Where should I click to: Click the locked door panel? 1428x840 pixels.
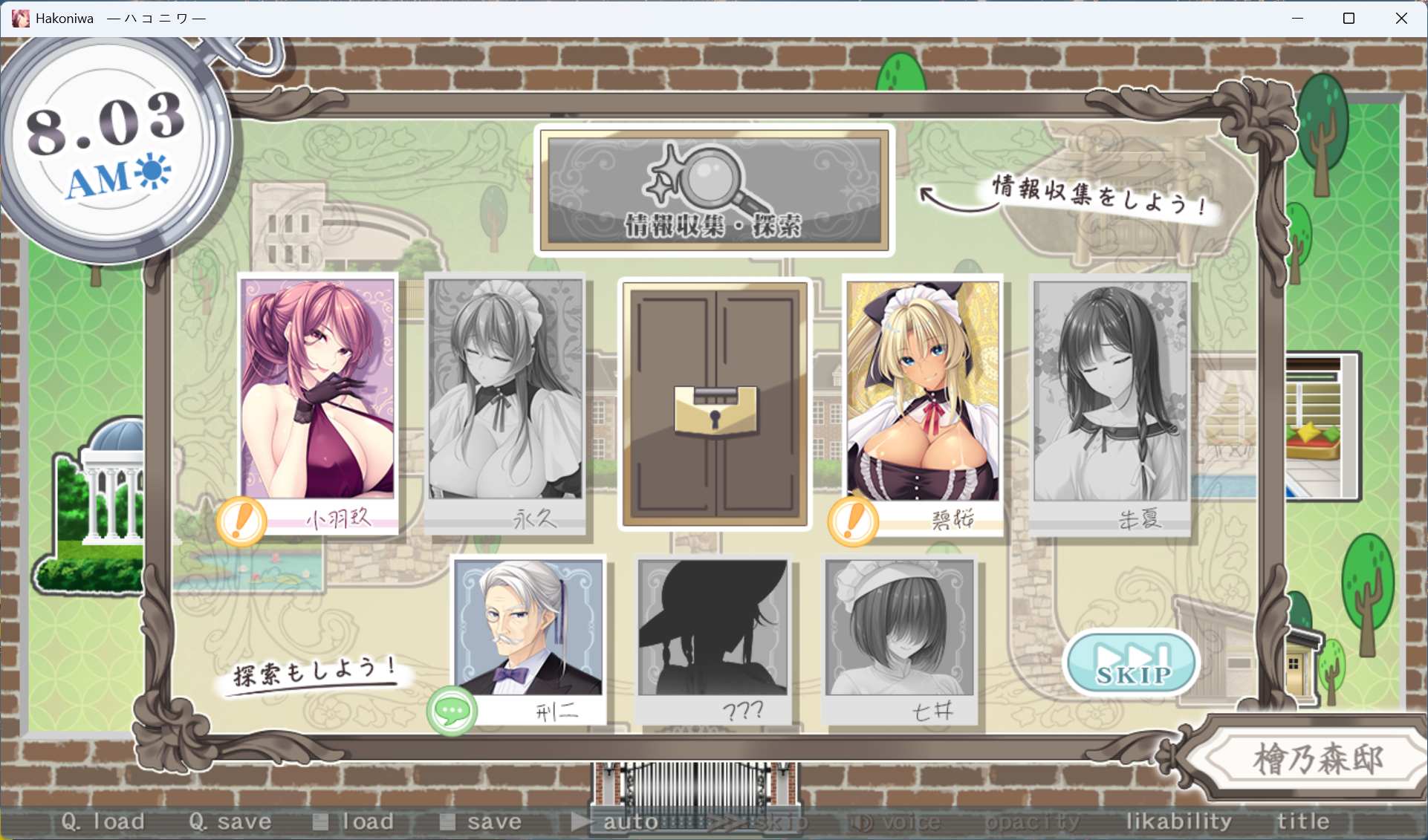coord(715,403)
